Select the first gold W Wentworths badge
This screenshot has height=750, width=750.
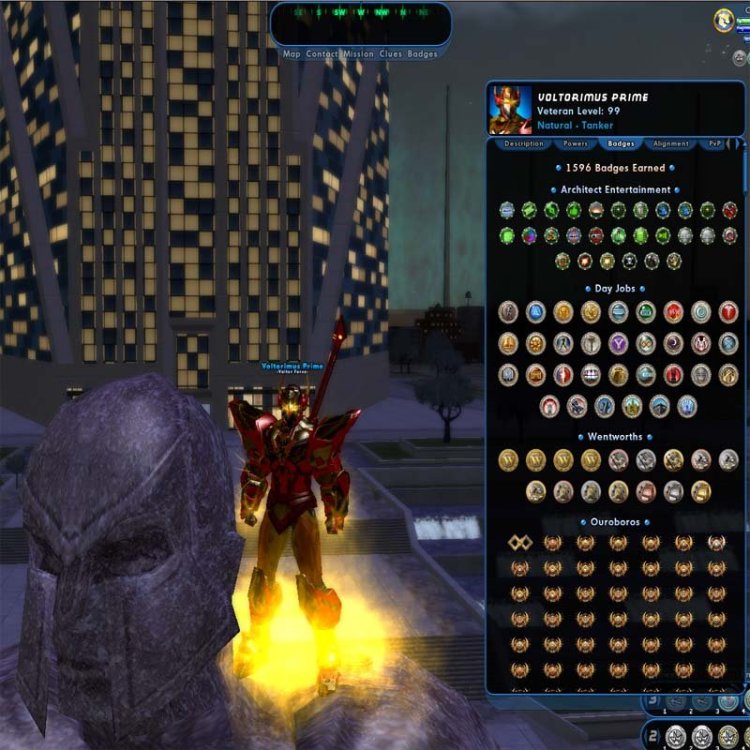(x=509, y=460)
